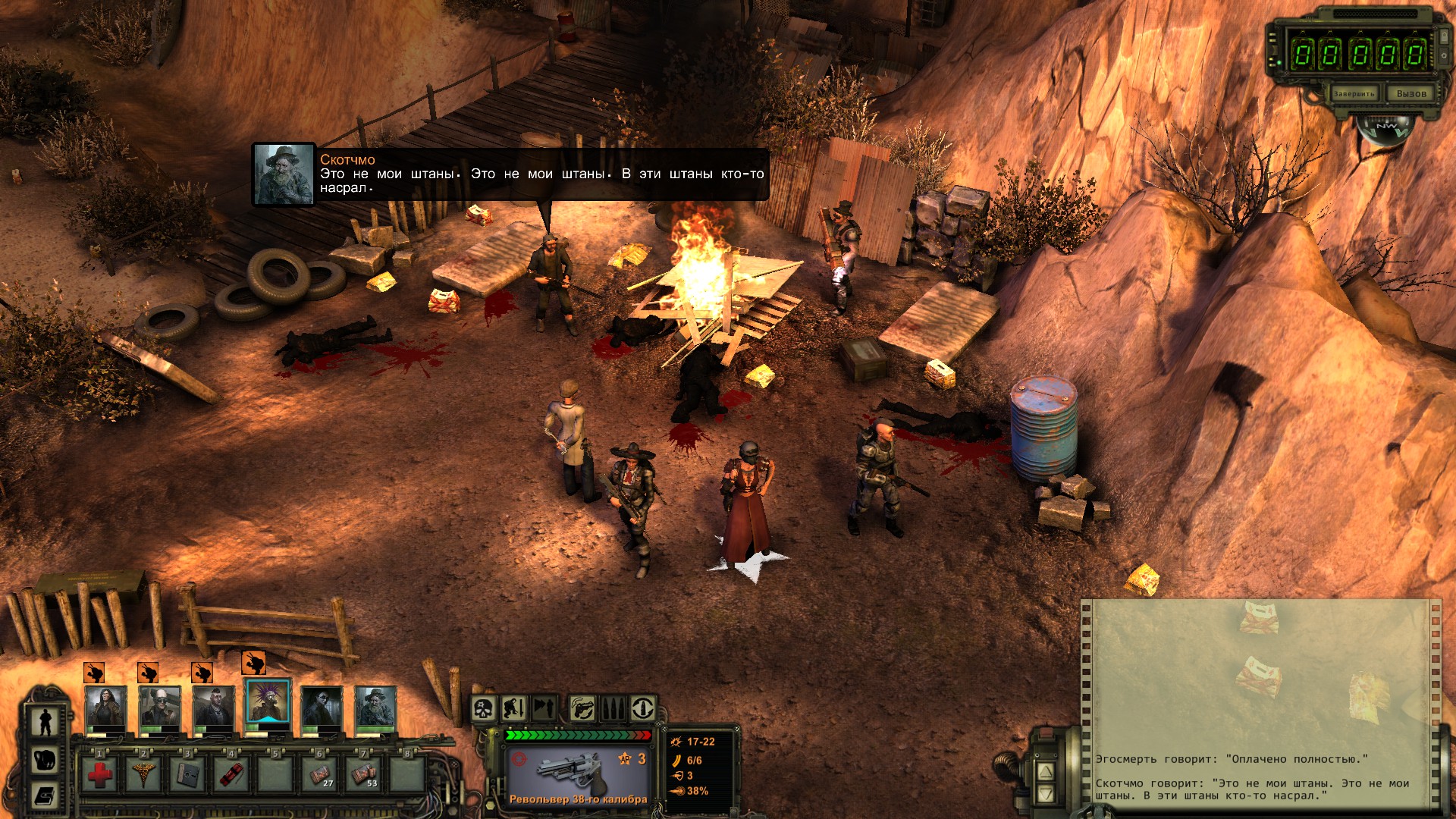Open the character silhouette screen button

coord(45,721)
